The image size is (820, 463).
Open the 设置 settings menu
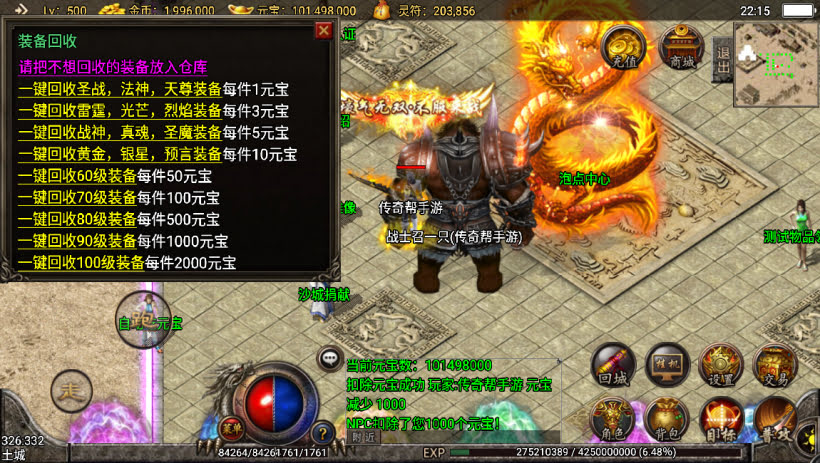point(720,366)
